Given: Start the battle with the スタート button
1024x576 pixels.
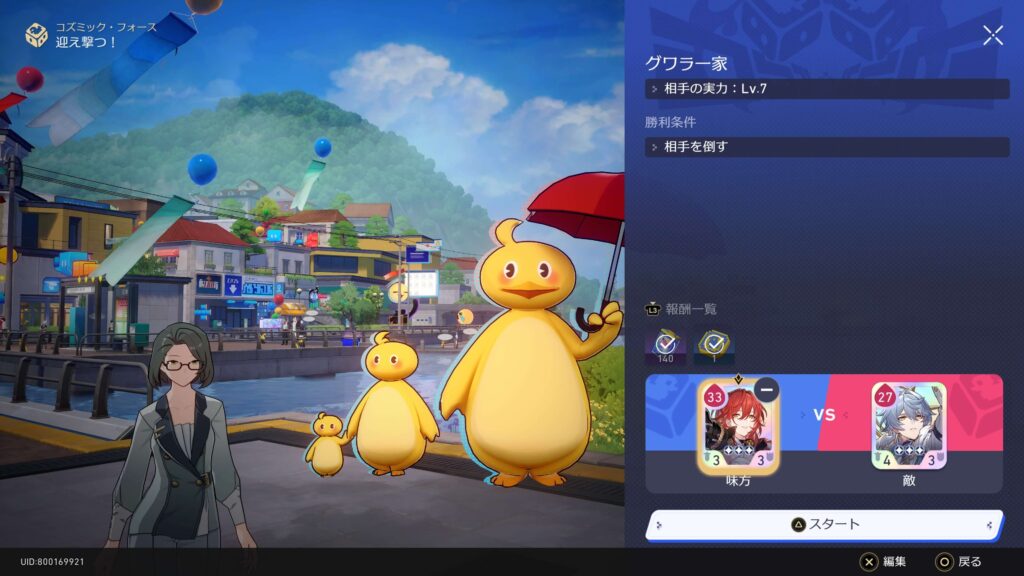Looking at the screenshot, I should 824,524.
